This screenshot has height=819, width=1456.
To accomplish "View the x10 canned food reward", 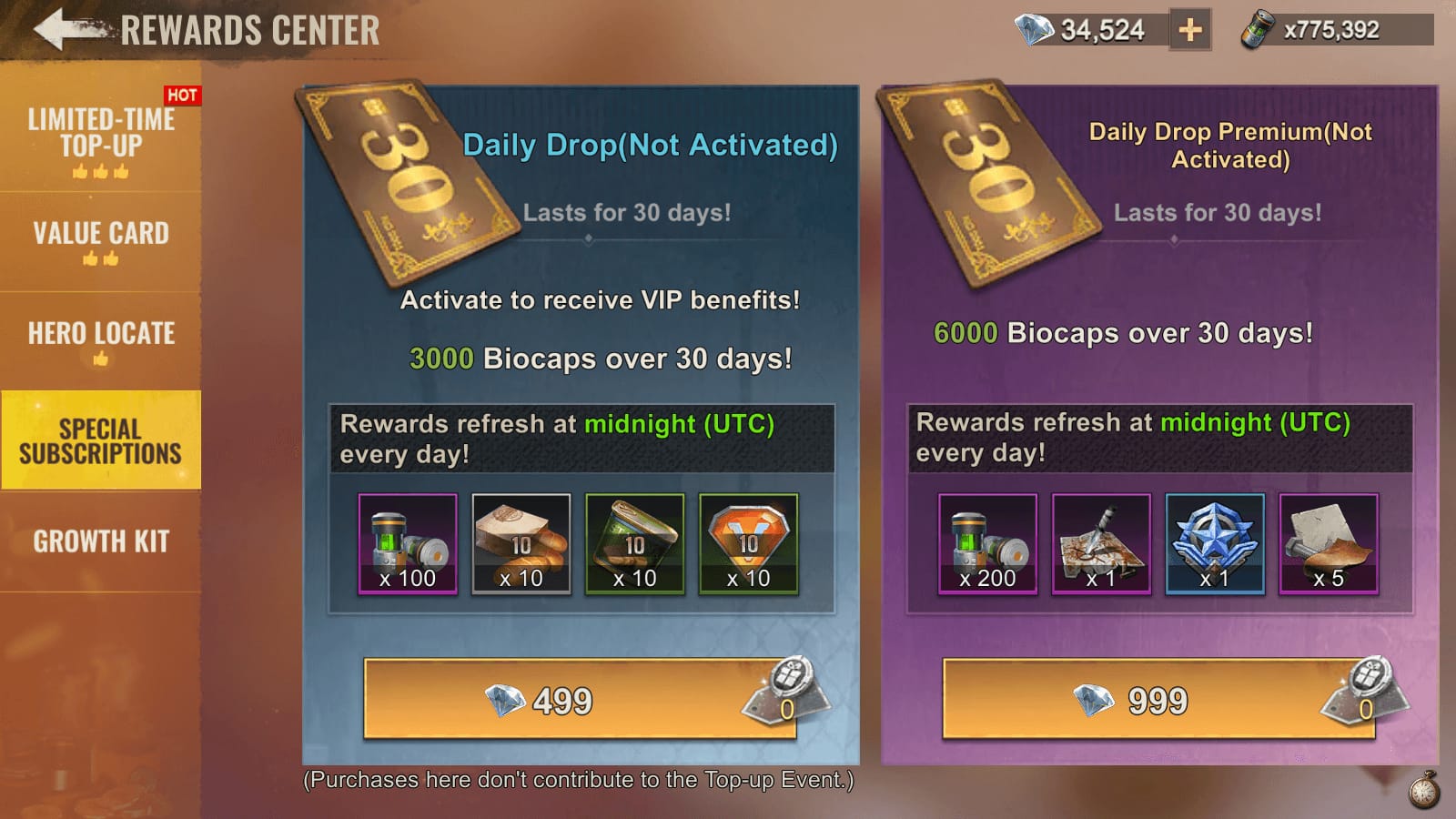I will (x=635, y=544).
